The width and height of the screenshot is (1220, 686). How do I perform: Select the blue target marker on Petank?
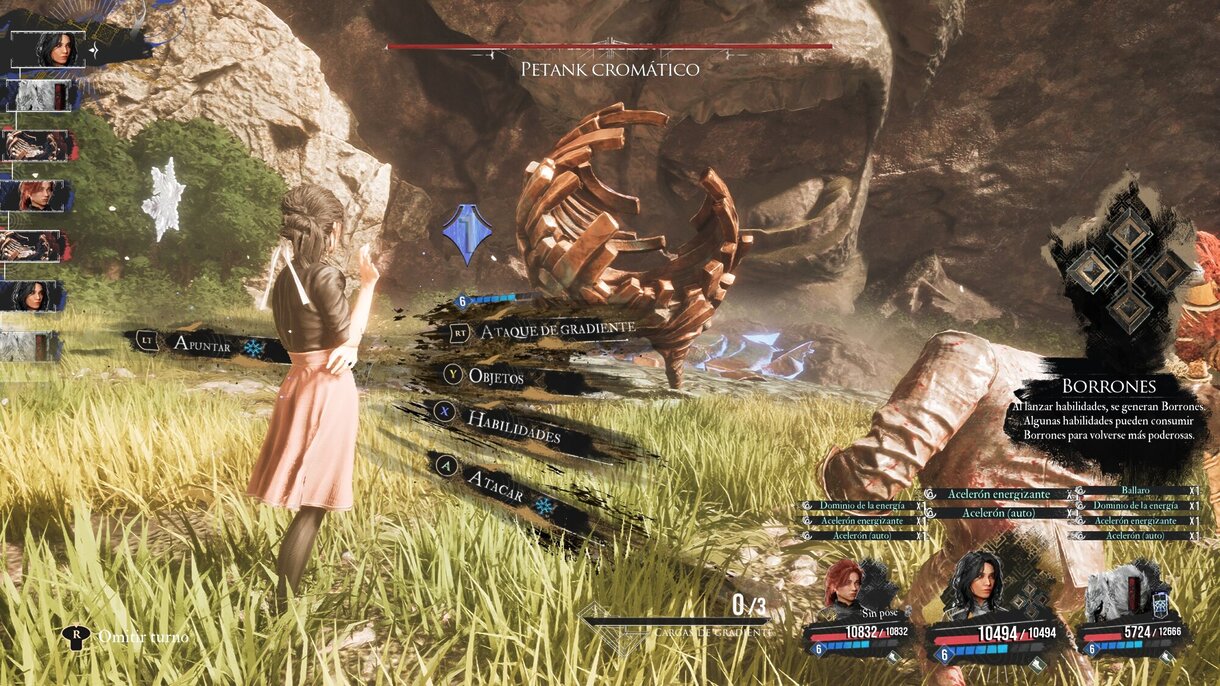click(x=465, y=235)
